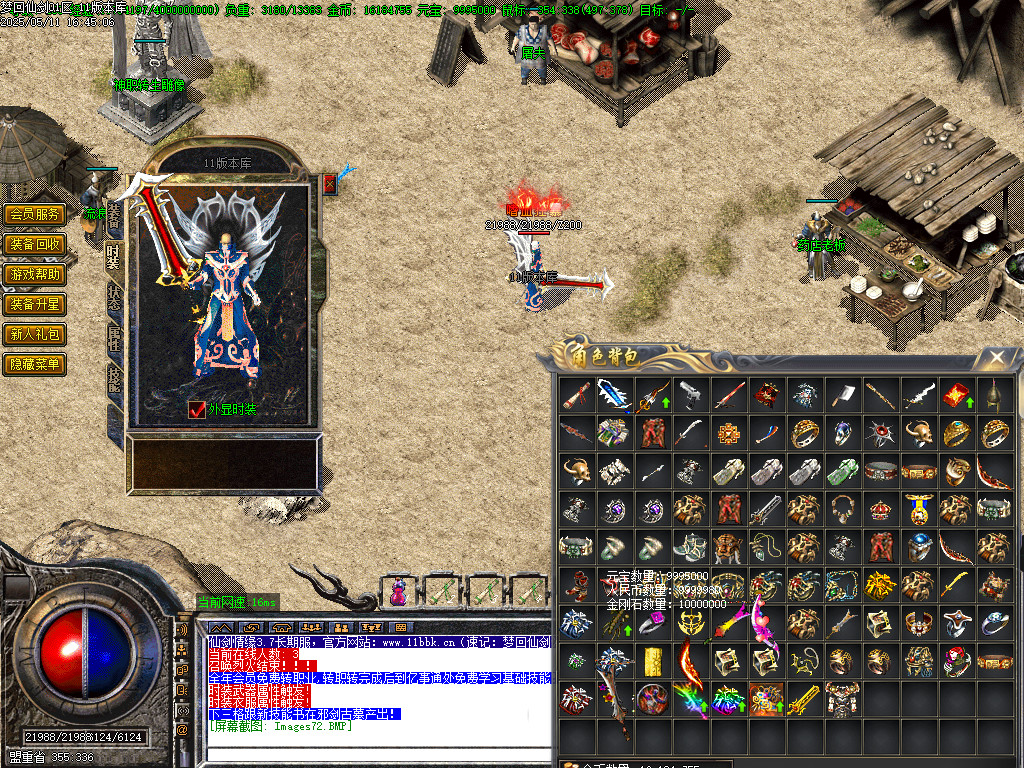Close the character panel with red X
Screen dimensions: 1024x768
pos(330,184)
